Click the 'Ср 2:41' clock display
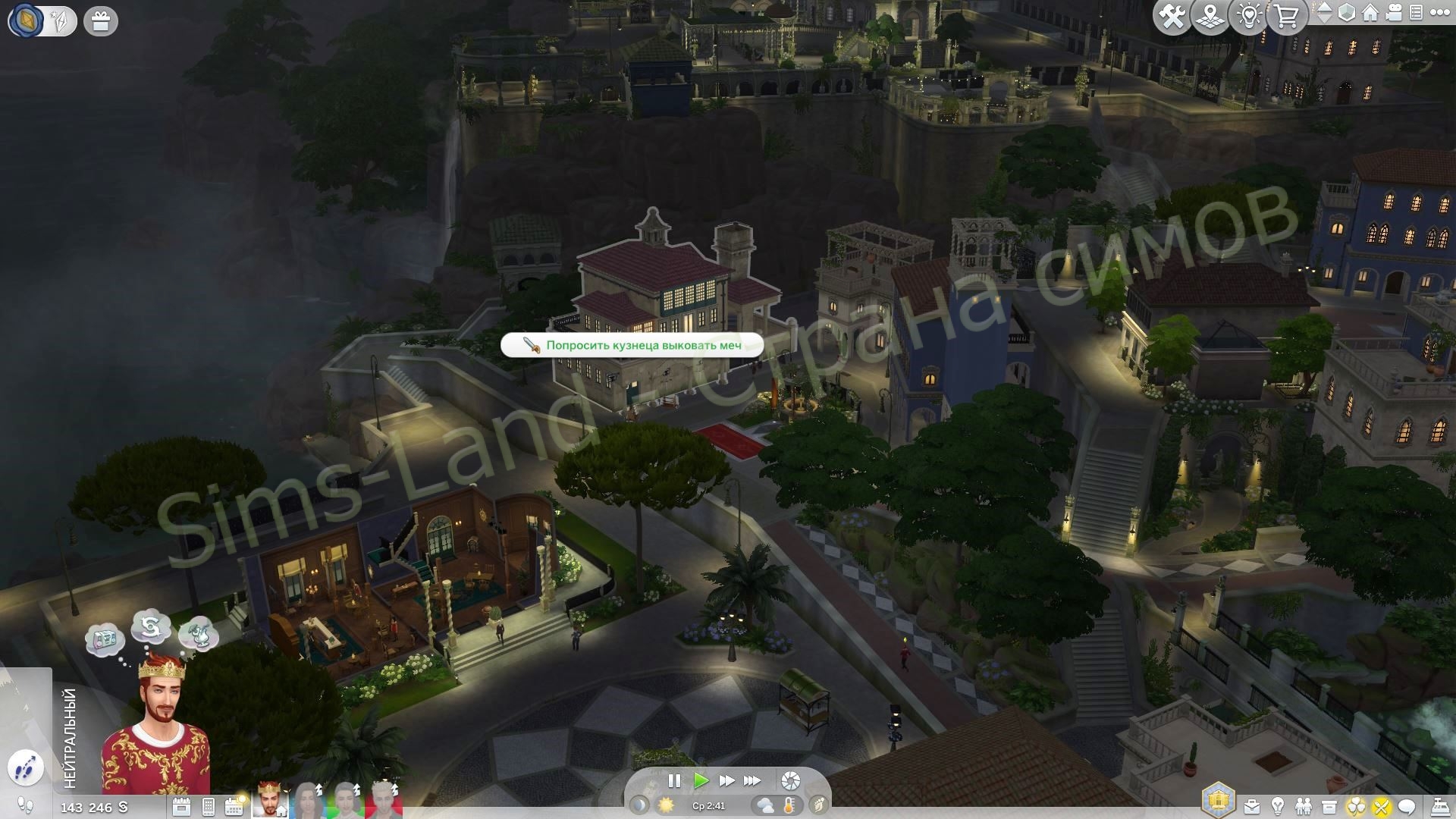Screen dimensions: 1456x819 pyautogui.click(x=709, y=806)
